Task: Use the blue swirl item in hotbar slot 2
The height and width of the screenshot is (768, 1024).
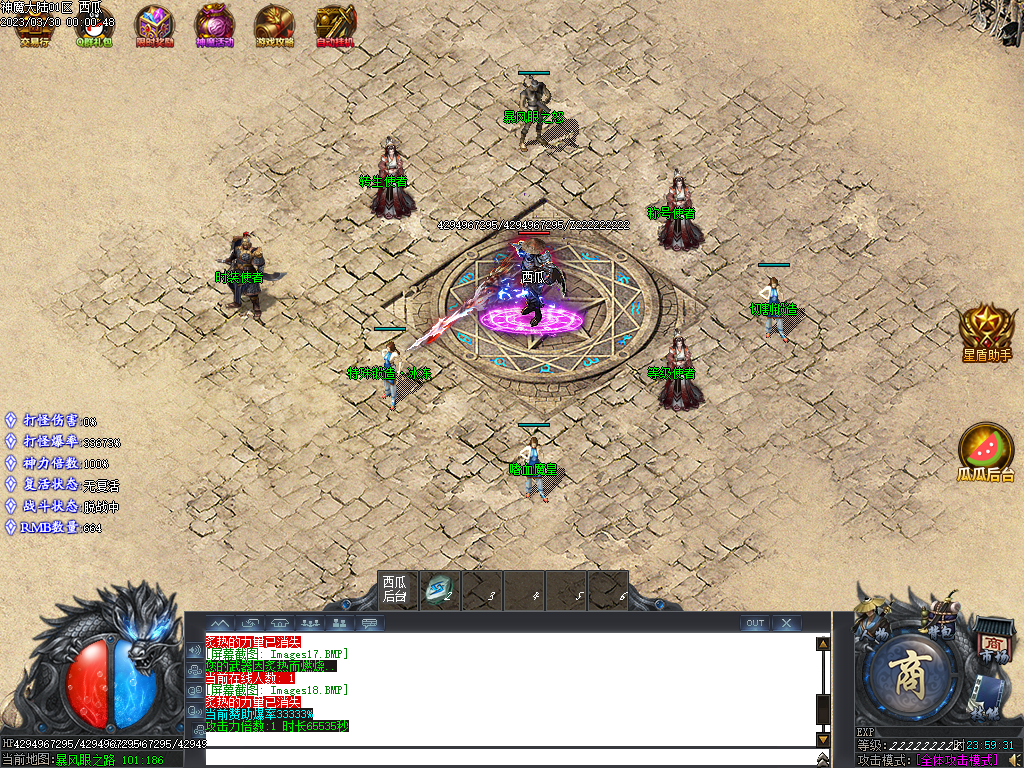Action: (438, 590)
